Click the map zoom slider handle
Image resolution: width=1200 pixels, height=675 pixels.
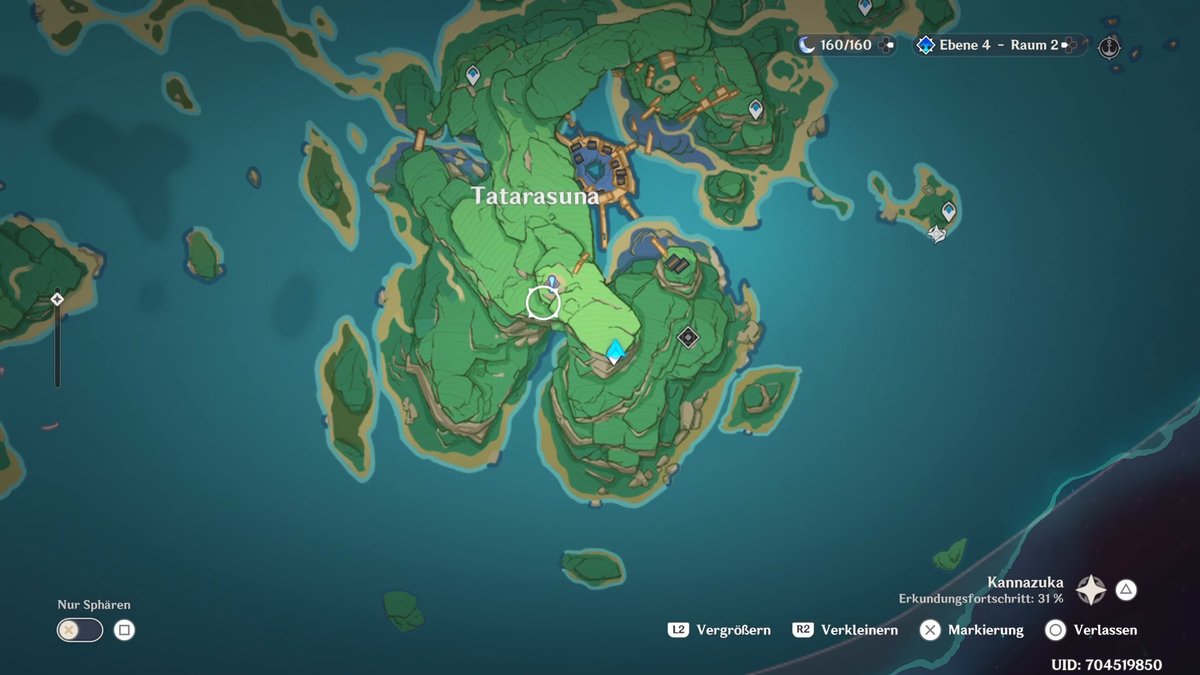[57, 299]
